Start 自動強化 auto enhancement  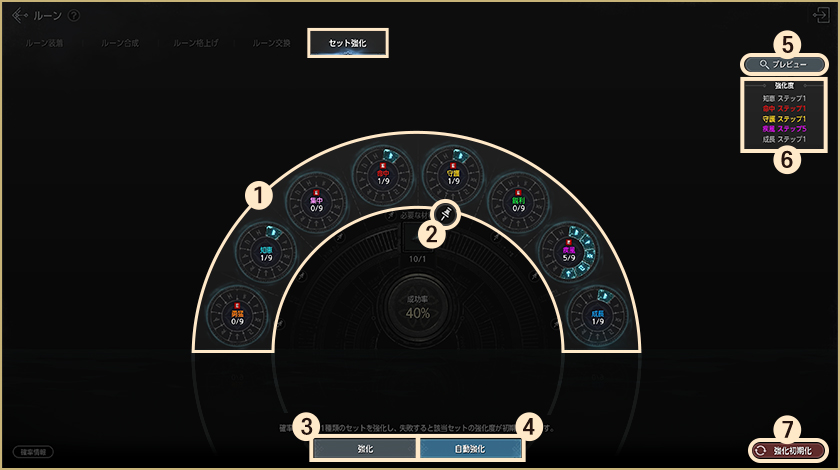[x=470, y=449]
